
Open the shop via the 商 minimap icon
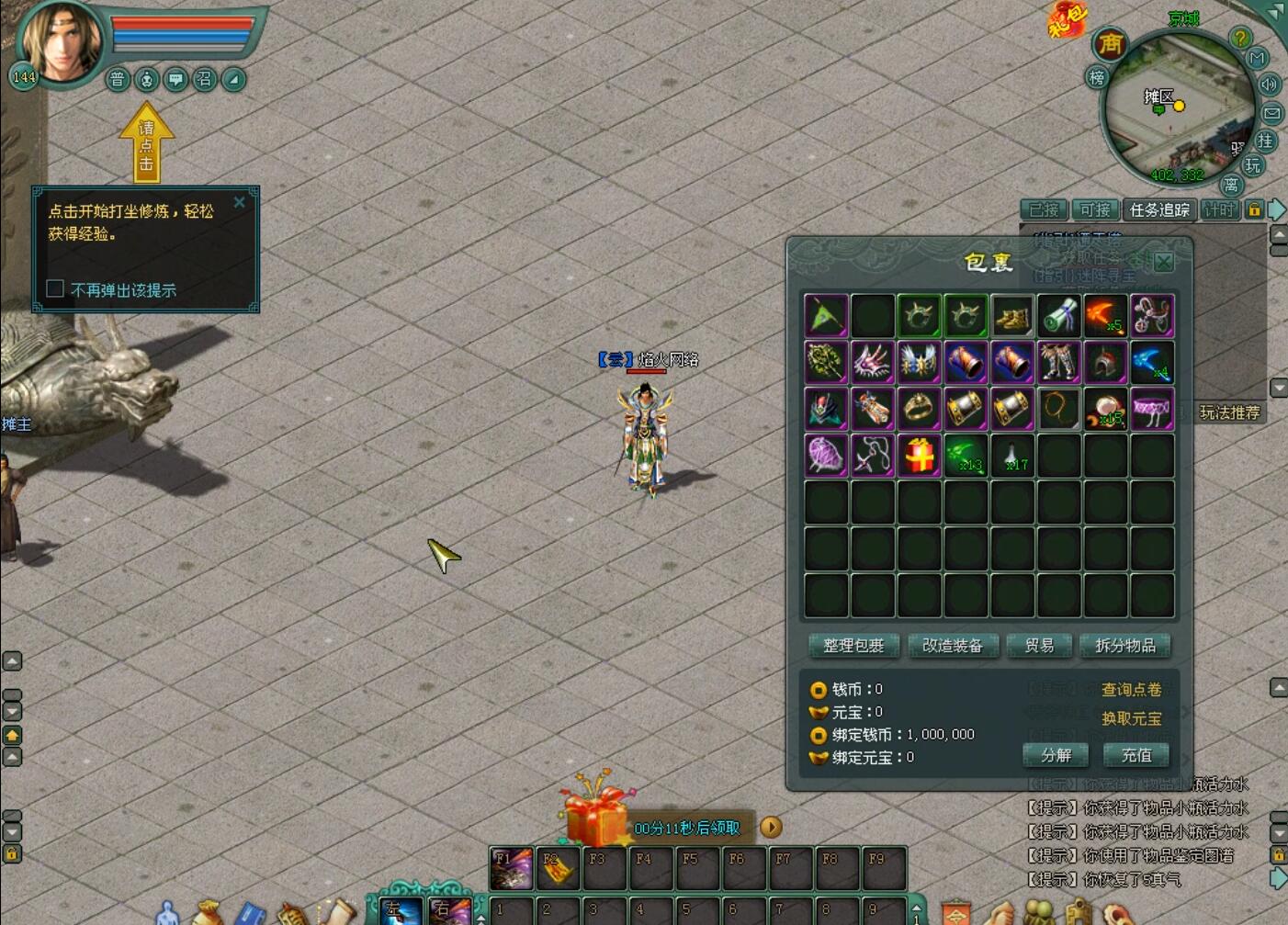(x=1109, y=43)
